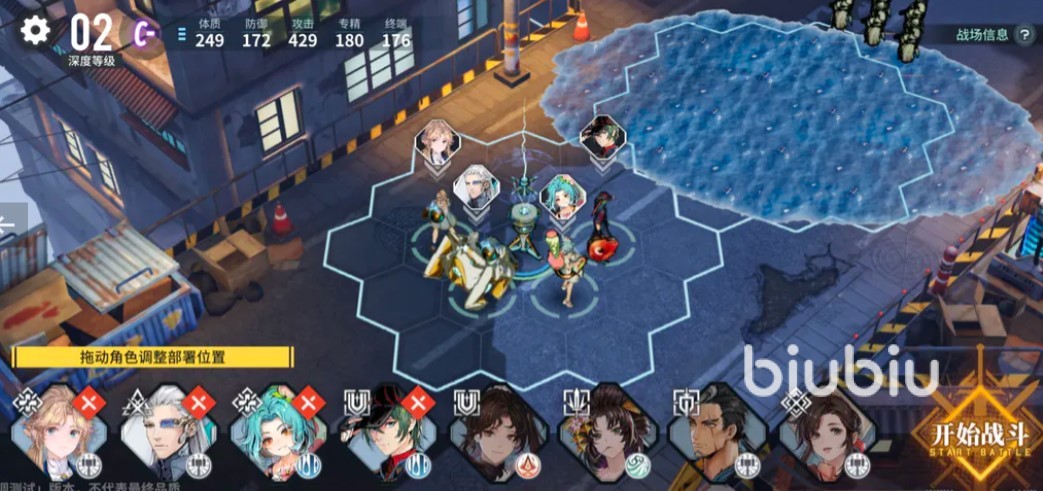Click the blonde girl's marker on the grid
This screenshot has width=1043, height=491.
[x=438, y=141]
